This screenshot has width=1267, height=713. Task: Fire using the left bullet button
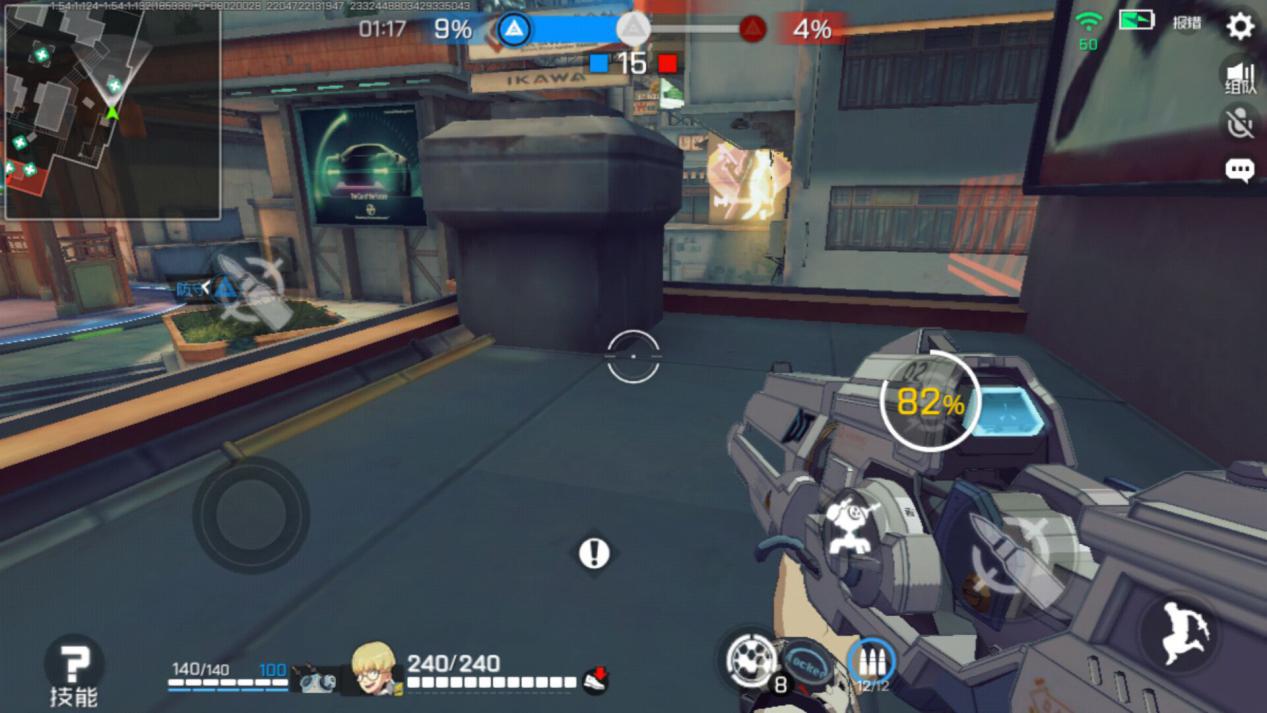[x=249, y=289]
